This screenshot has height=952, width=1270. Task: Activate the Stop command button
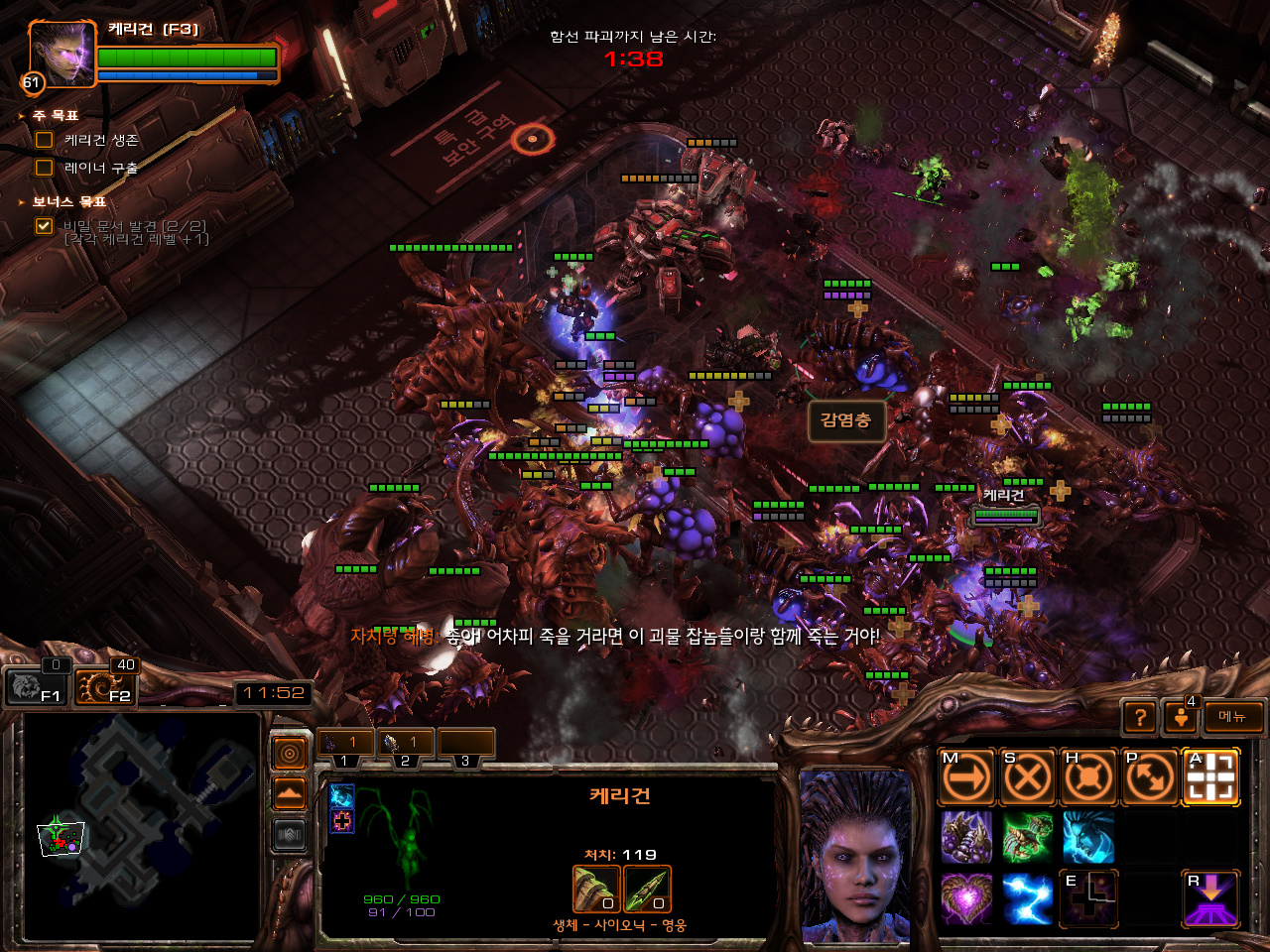(x=1027, y=777)
